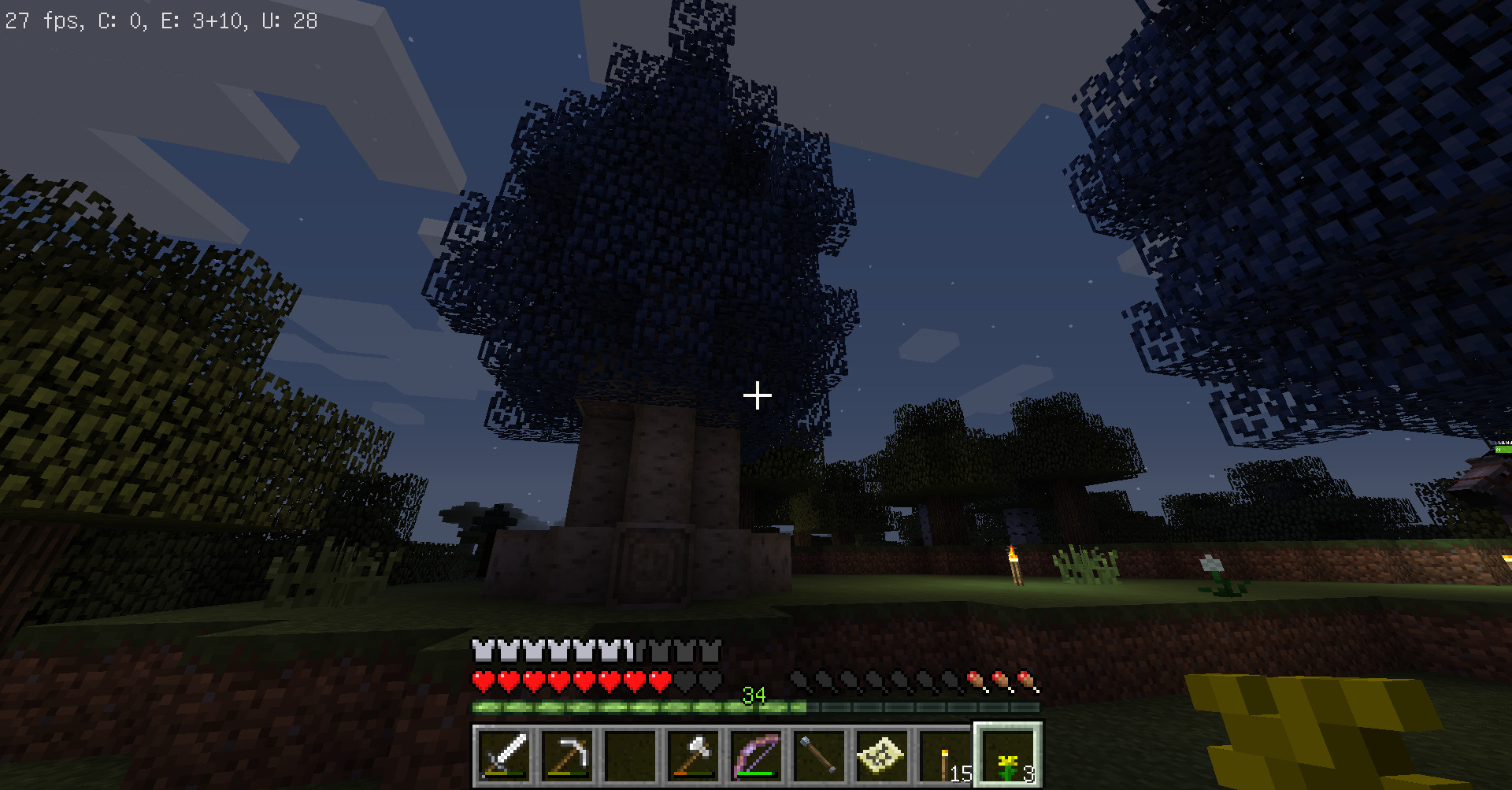This screenshot has height=790, width=1512.
Task: Equip the enchanted bow from the hotbar
Action: tap(757, 755)
